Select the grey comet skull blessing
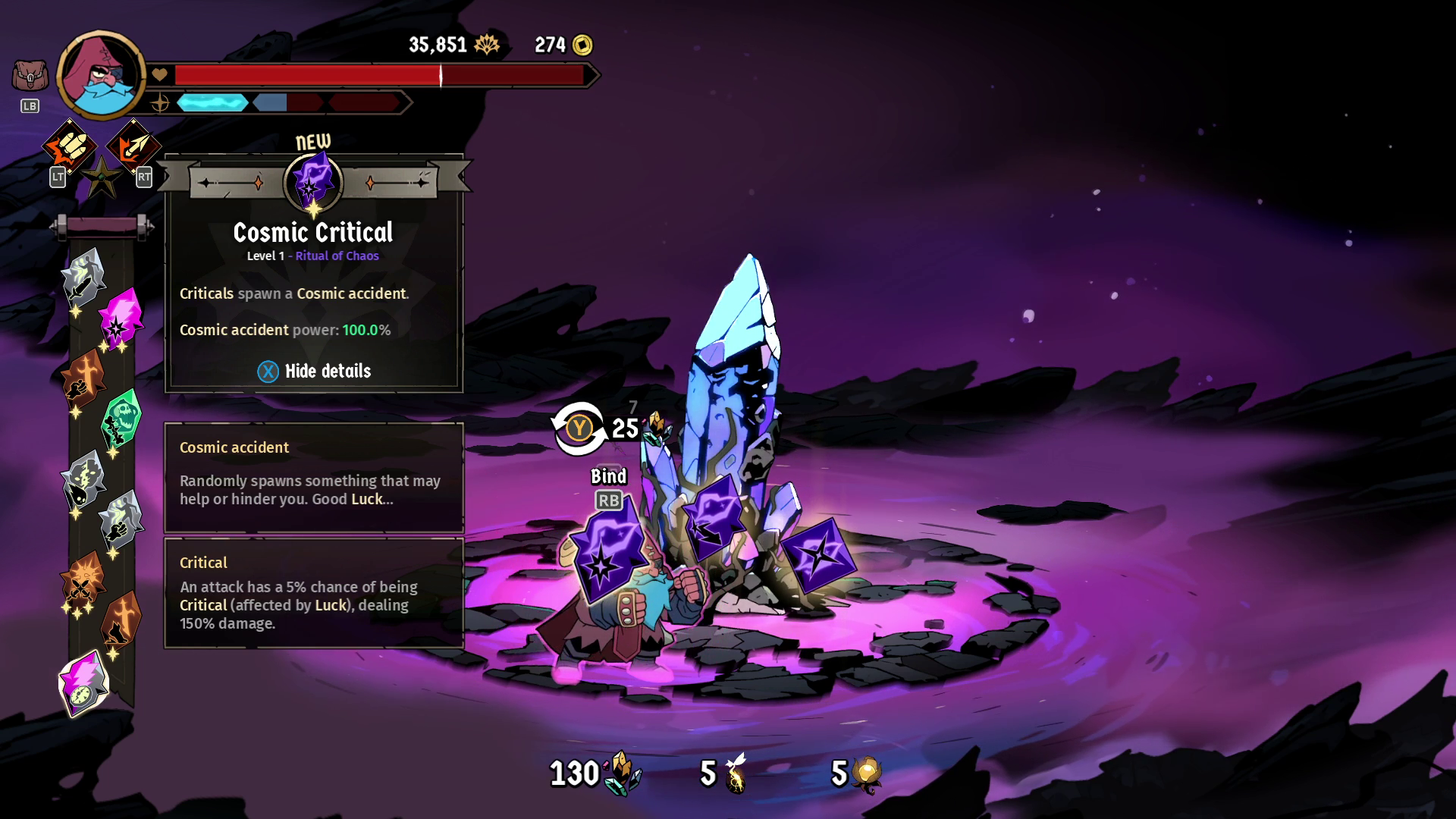 click(83, 480)
